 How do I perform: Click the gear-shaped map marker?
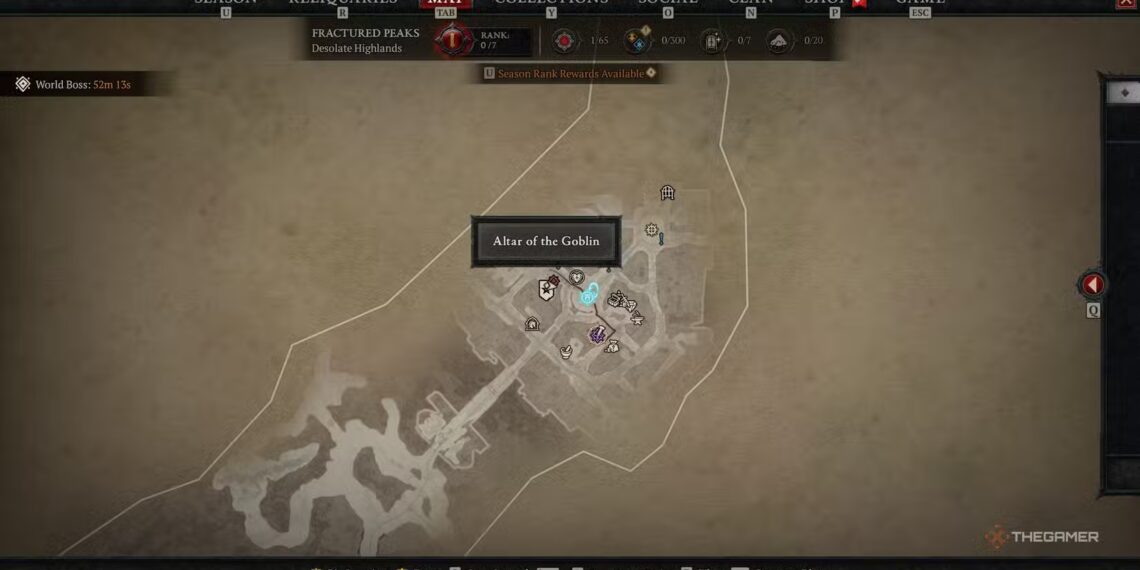point(652,230)
